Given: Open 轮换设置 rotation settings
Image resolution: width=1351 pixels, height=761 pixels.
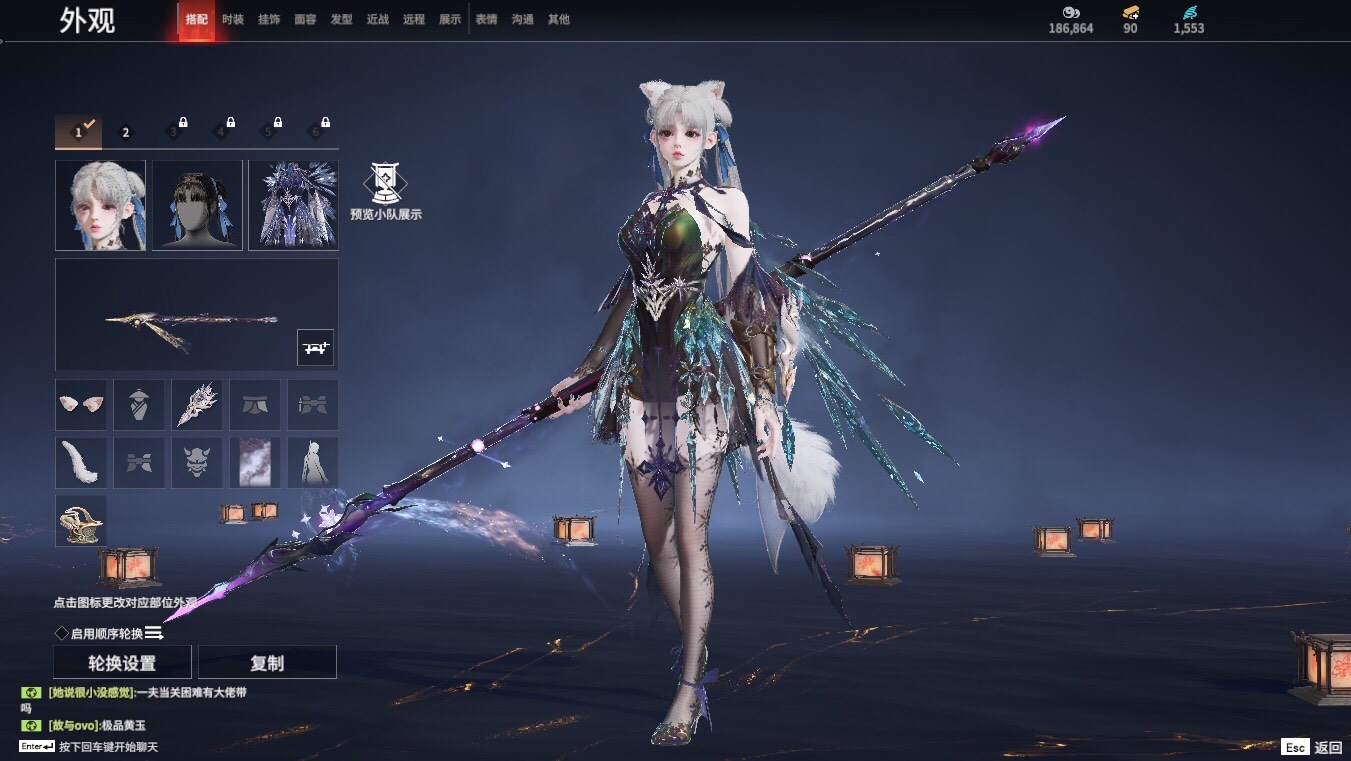Looking at the screenshot, I should (x=122, y=663).
